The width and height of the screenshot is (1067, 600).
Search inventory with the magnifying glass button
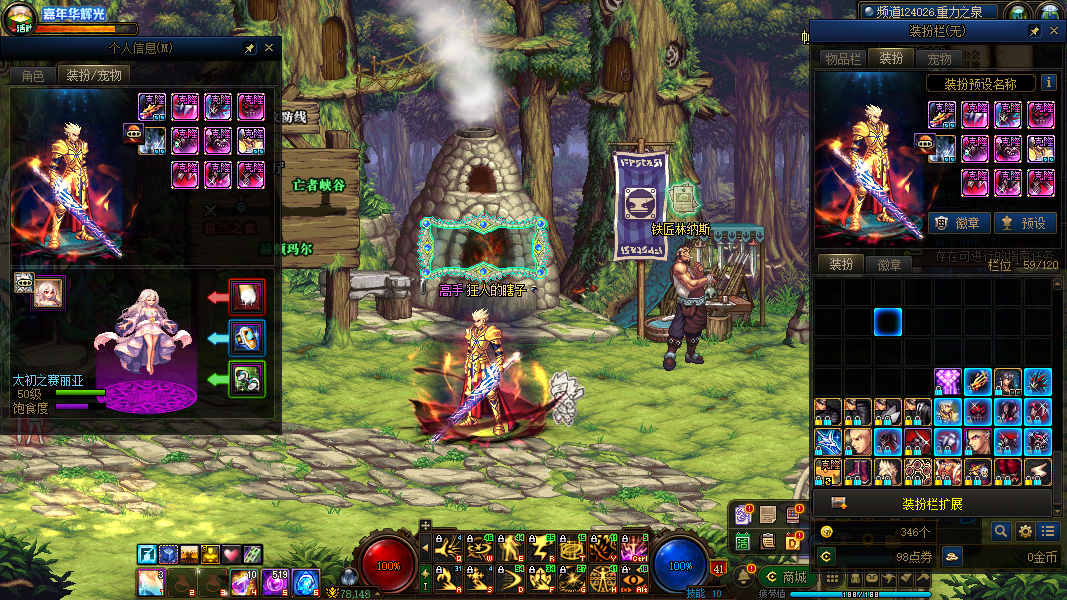tap(1001, 531)
